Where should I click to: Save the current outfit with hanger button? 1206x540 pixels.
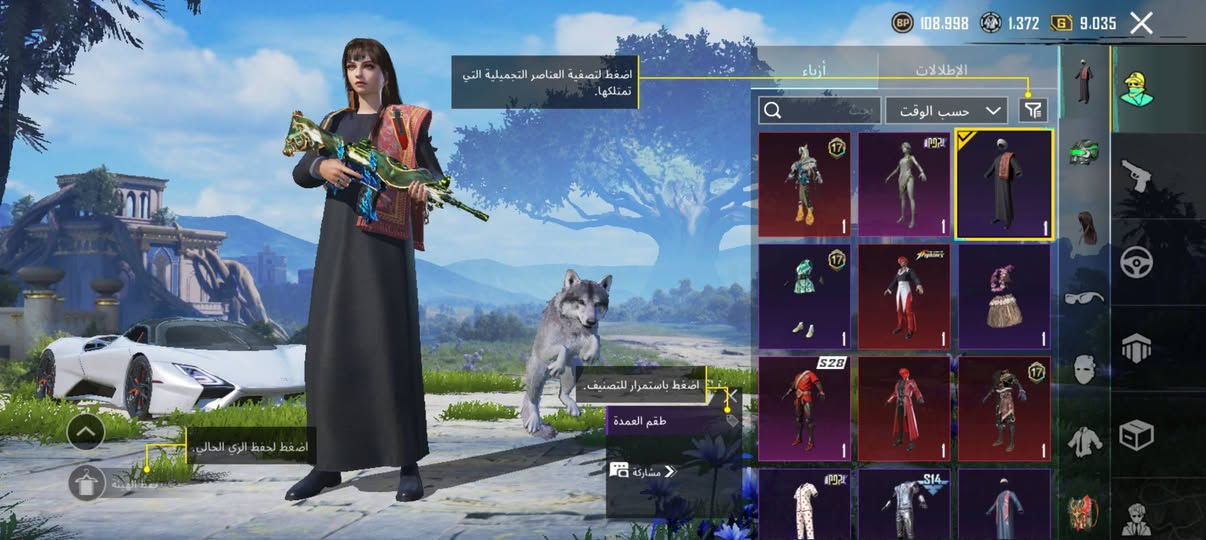pyautogui.click(x=87, y=483)
